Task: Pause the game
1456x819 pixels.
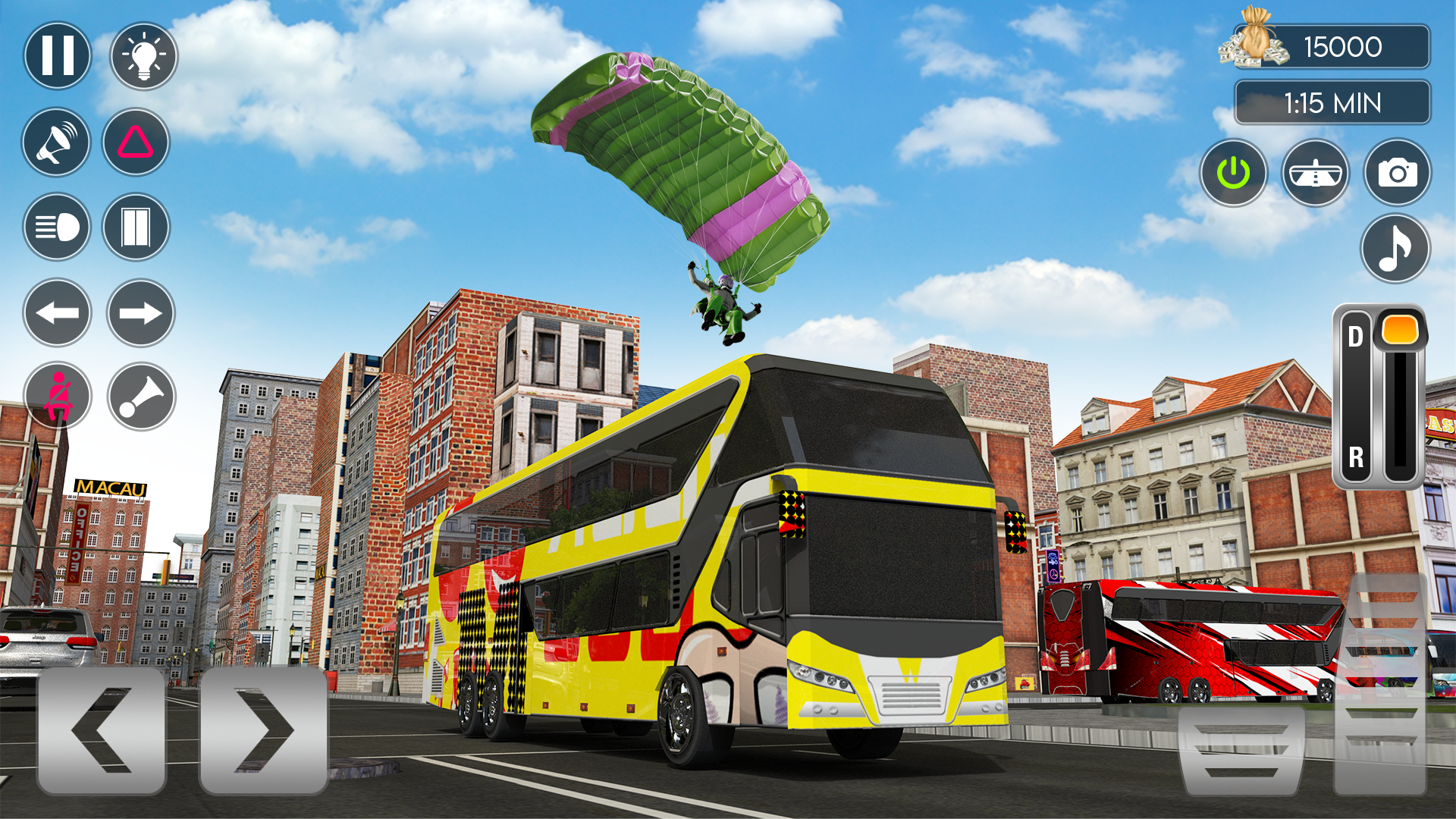Action: pyautogui.click(x=57, y=55)
